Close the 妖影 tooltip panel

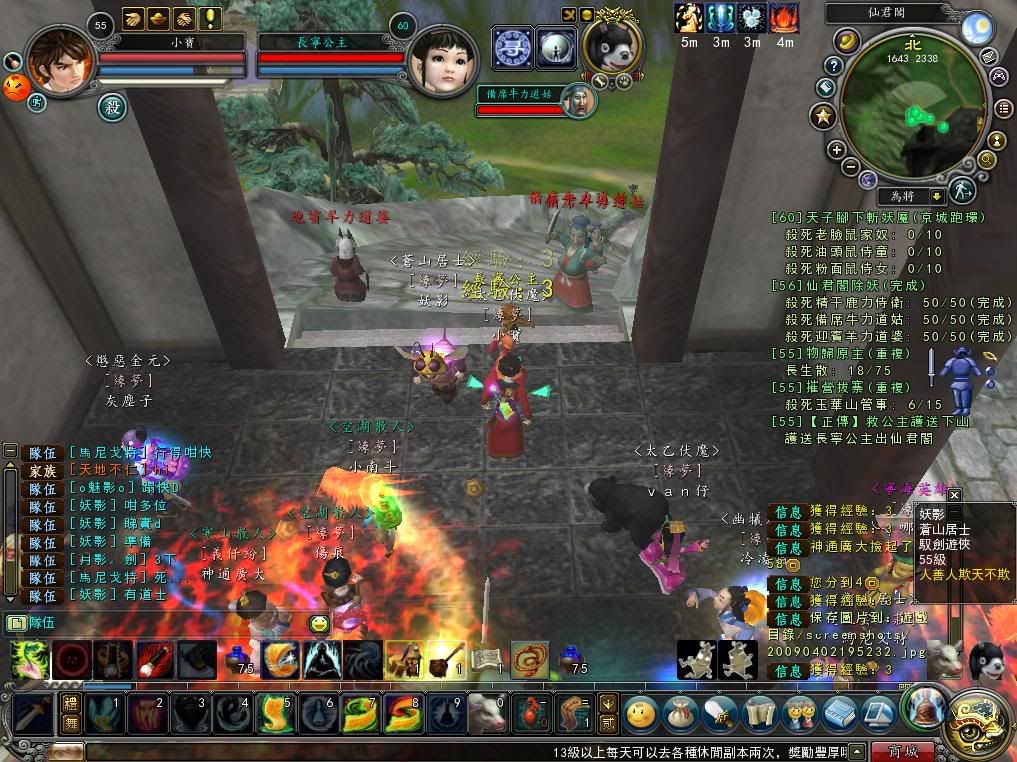954,494
